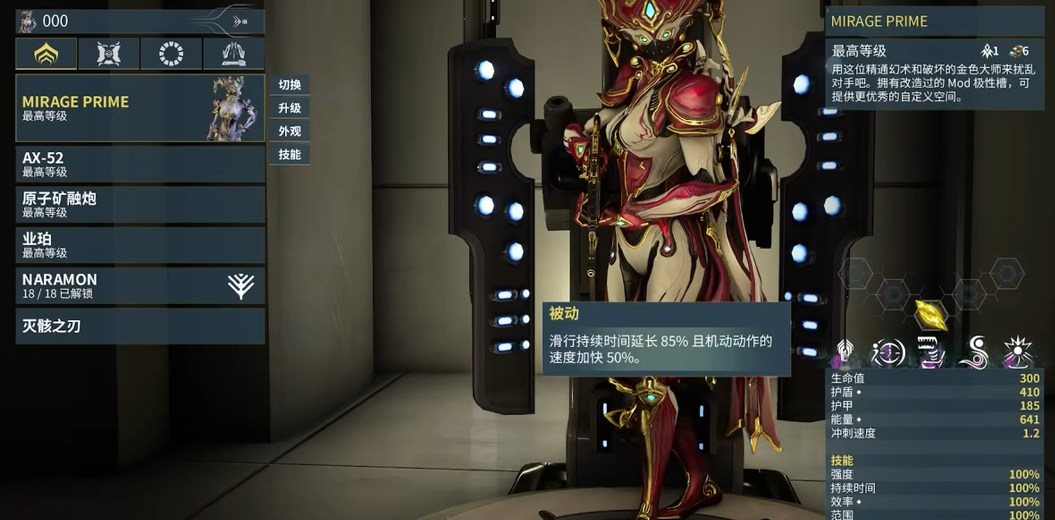The image size is (1055, 520).
Task: Click the 切换 (switch) button
Action: 290,85
